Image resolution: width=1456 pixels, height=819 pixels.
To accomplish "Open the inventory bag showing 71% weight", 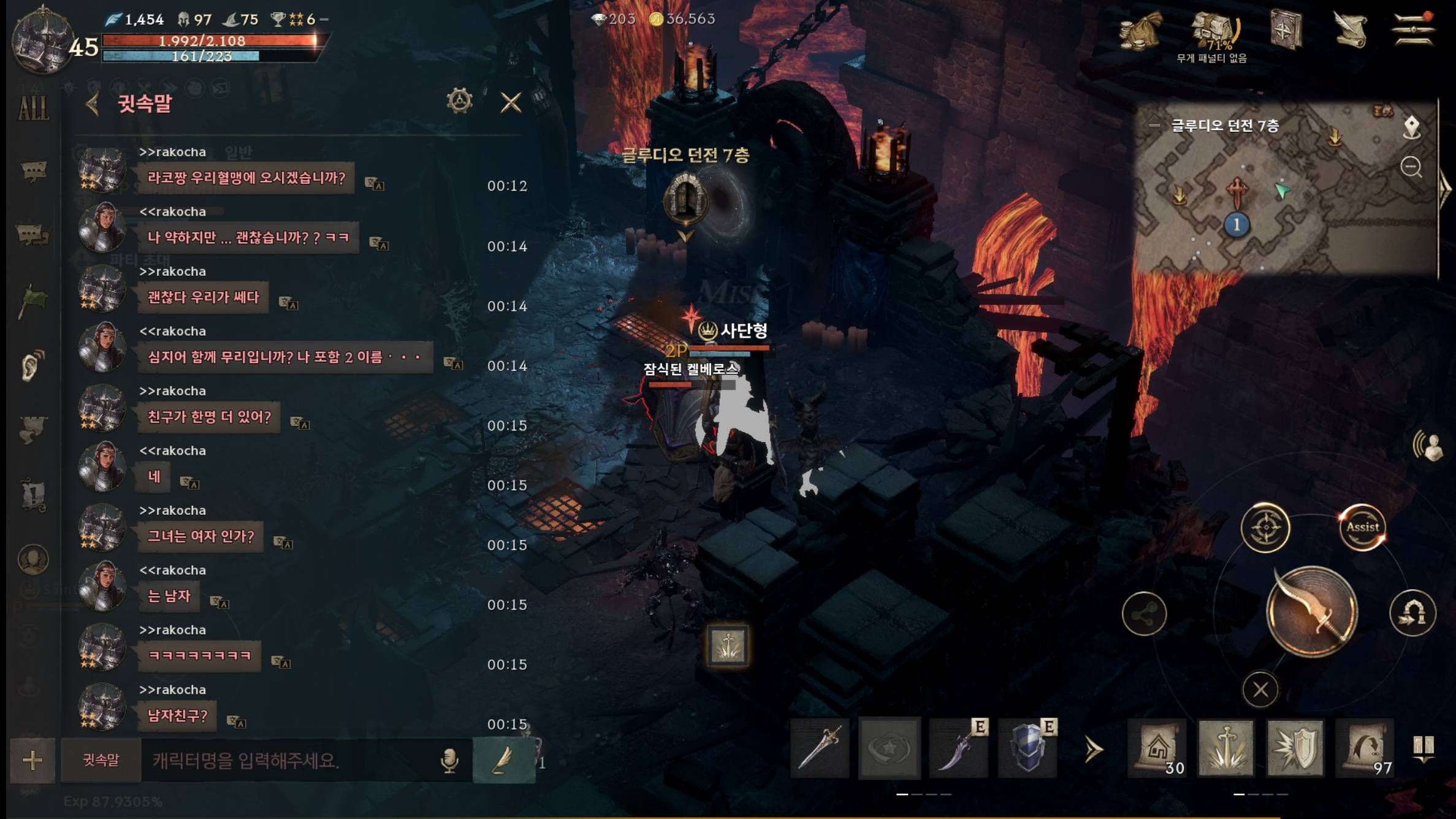I will tap(1215, 31).
